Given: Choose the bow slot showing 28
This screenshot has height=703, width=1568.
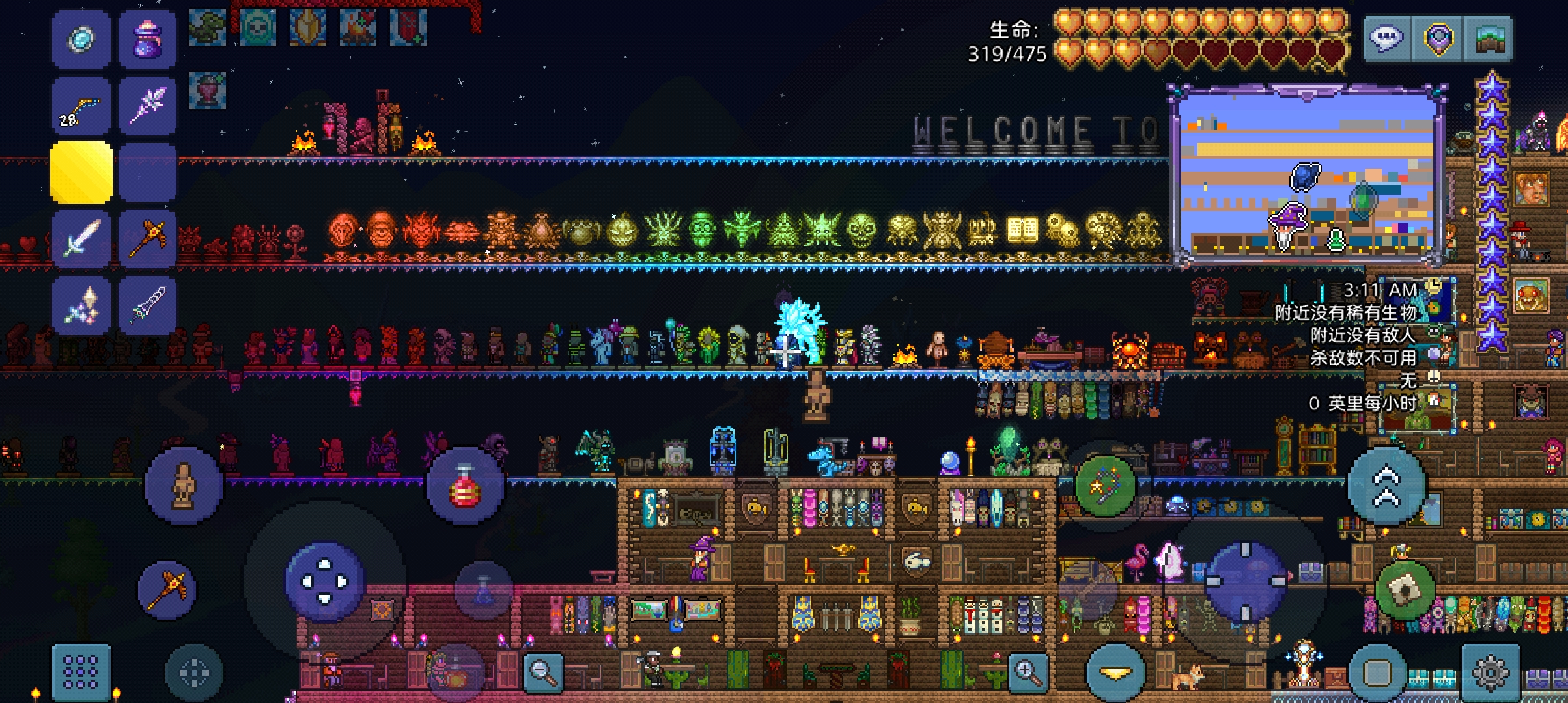Looking at the screenshot, I should pos(81,107).
